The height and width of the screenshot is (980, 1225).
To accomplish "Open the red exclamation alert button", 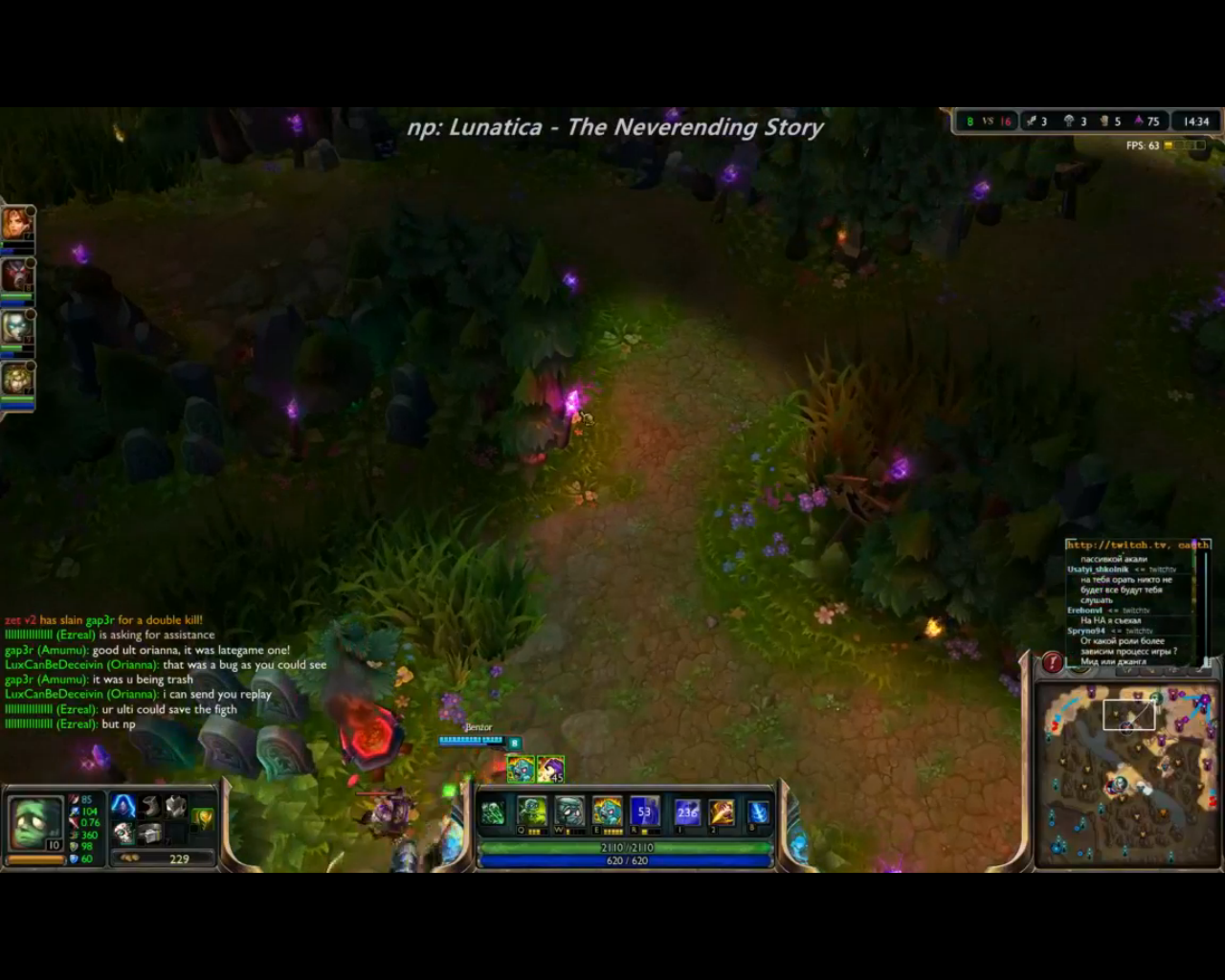I will (x=1053, y=661).
